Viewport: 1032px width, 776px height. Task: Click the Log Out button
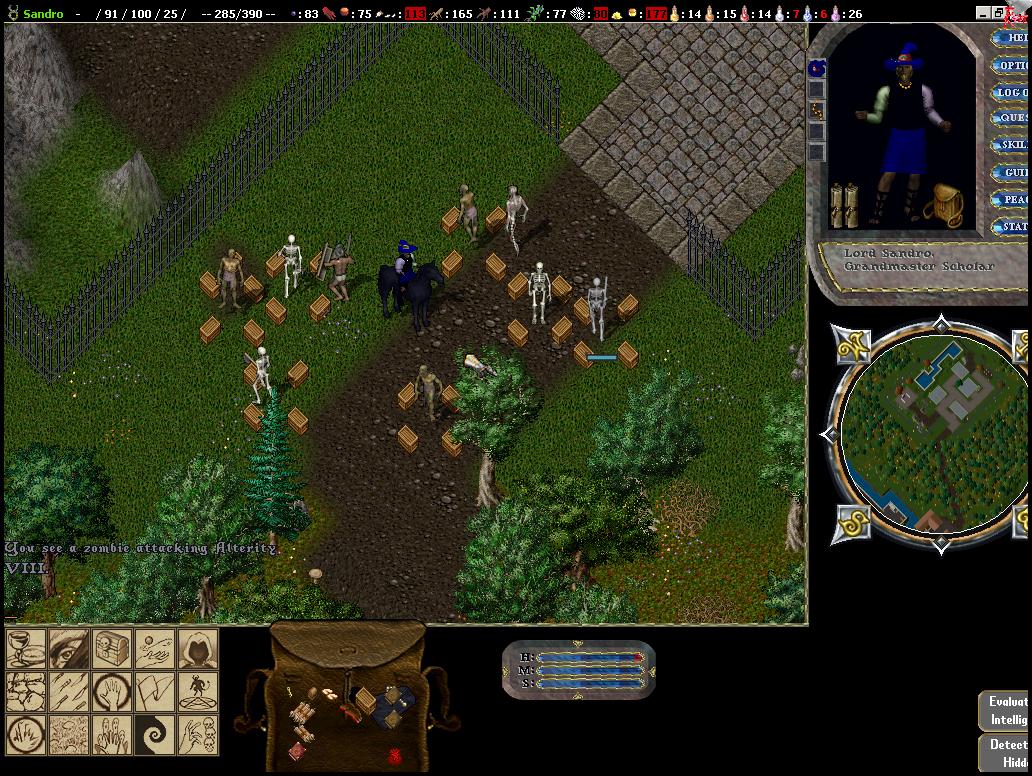1012,93
